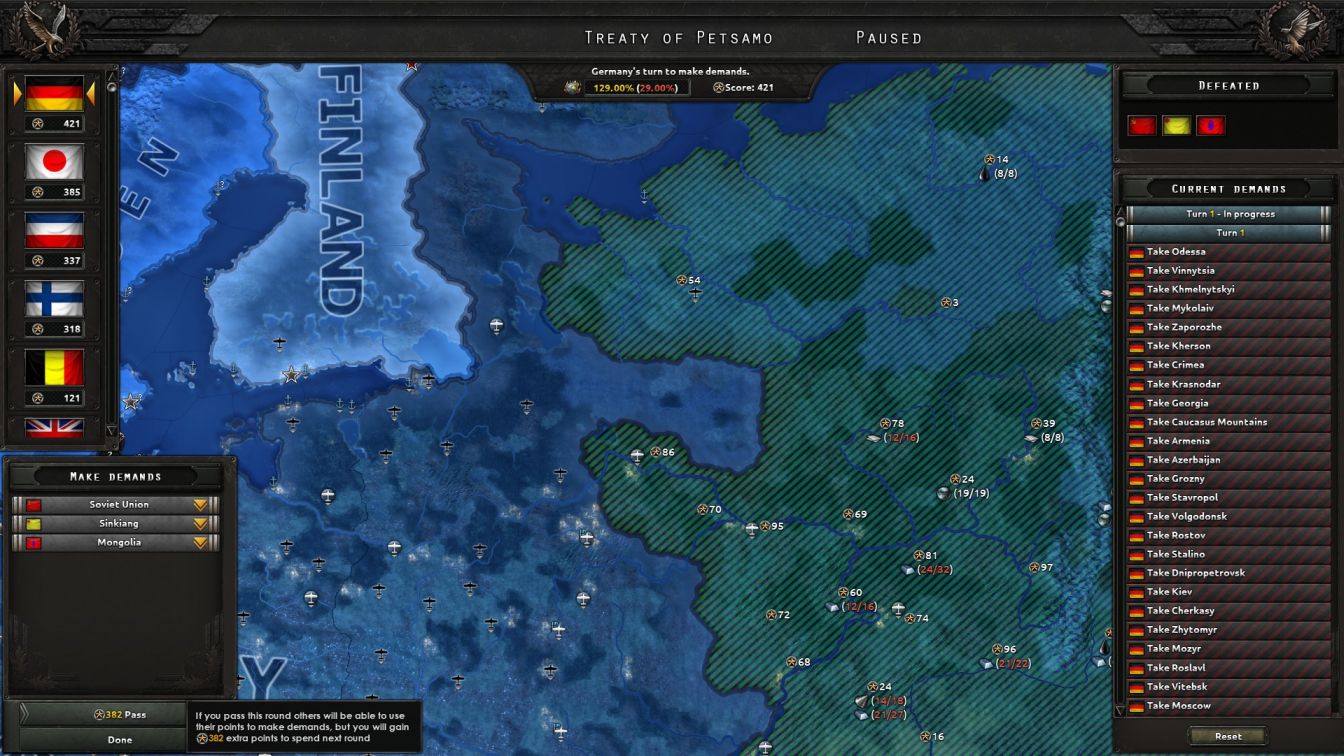Click the Mongolia flag in the Defeated panel

pyautogui.click(x=1210, y=124)
